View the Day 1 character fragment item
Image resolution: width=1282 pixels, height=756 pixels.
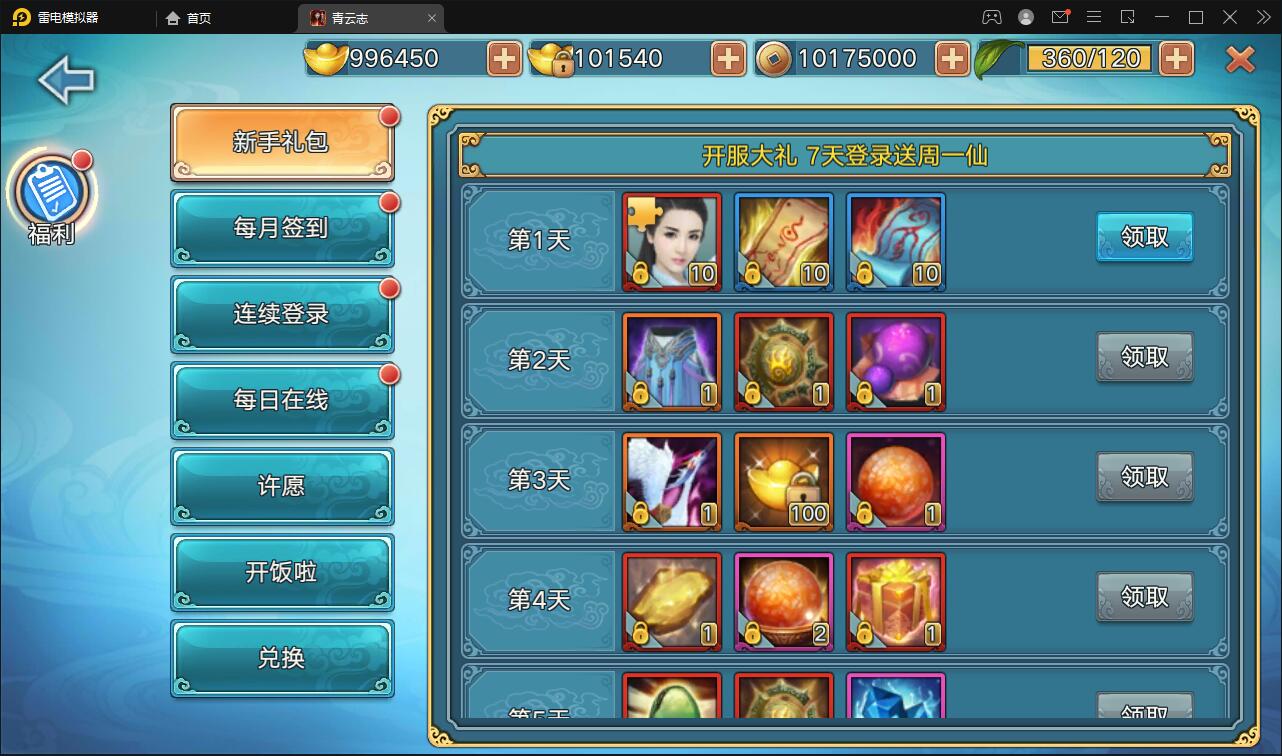(x=671, y=240)
